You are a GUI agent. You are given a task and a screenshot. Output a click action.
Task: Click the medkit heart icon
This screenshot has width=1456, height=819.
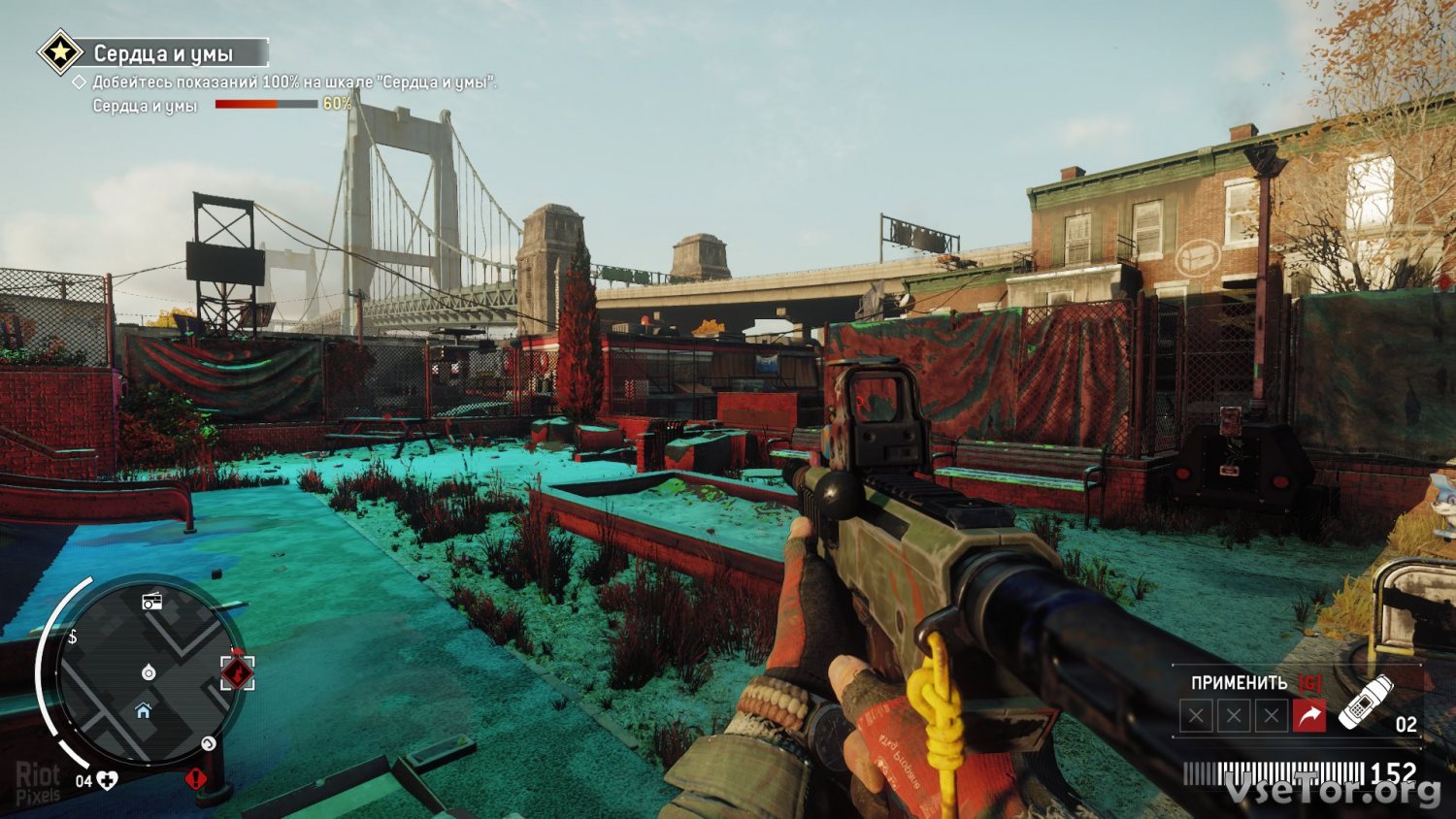click(107, 780)
